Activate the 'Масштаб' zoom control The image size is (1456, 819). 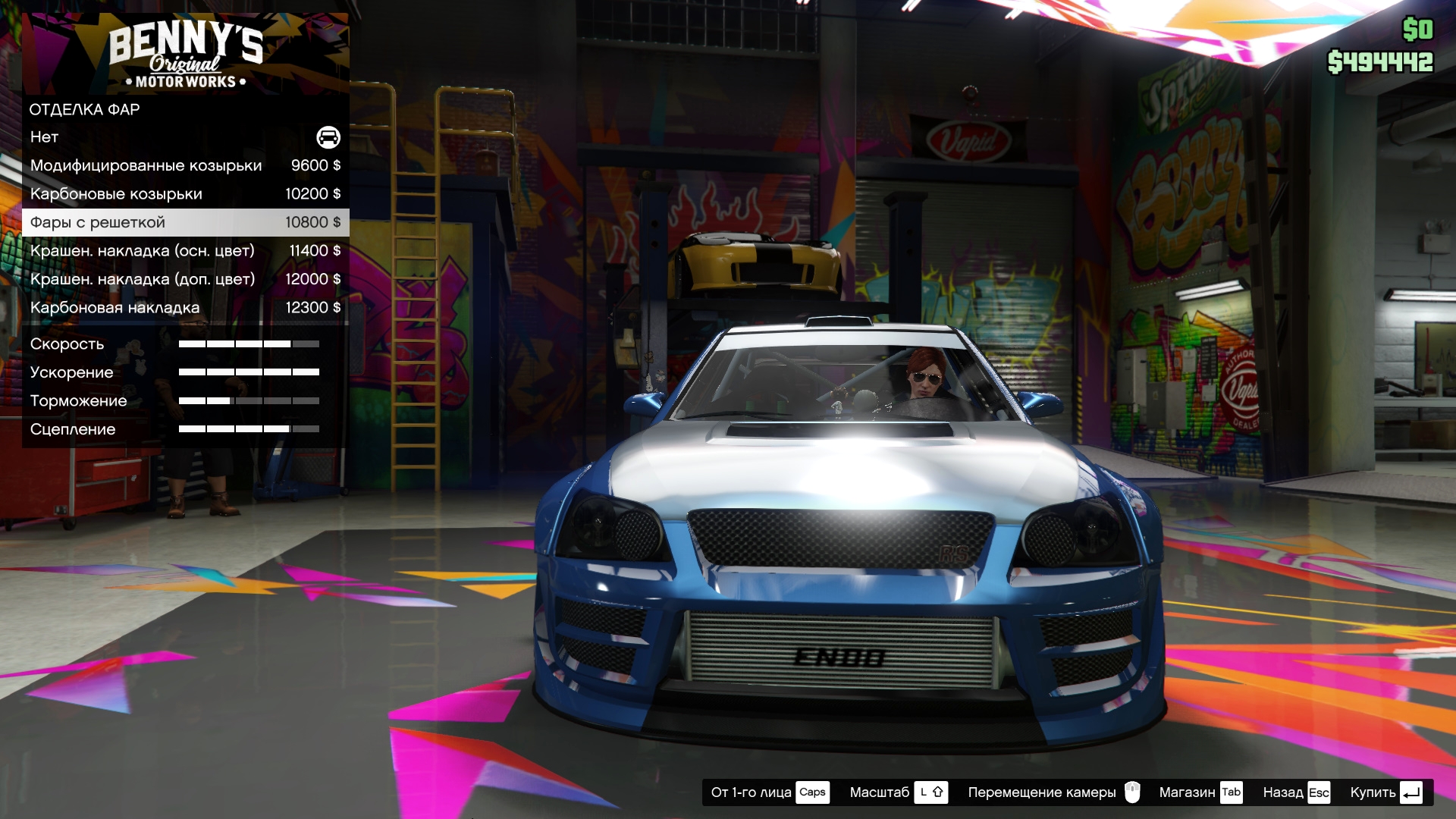coord(898,792)
